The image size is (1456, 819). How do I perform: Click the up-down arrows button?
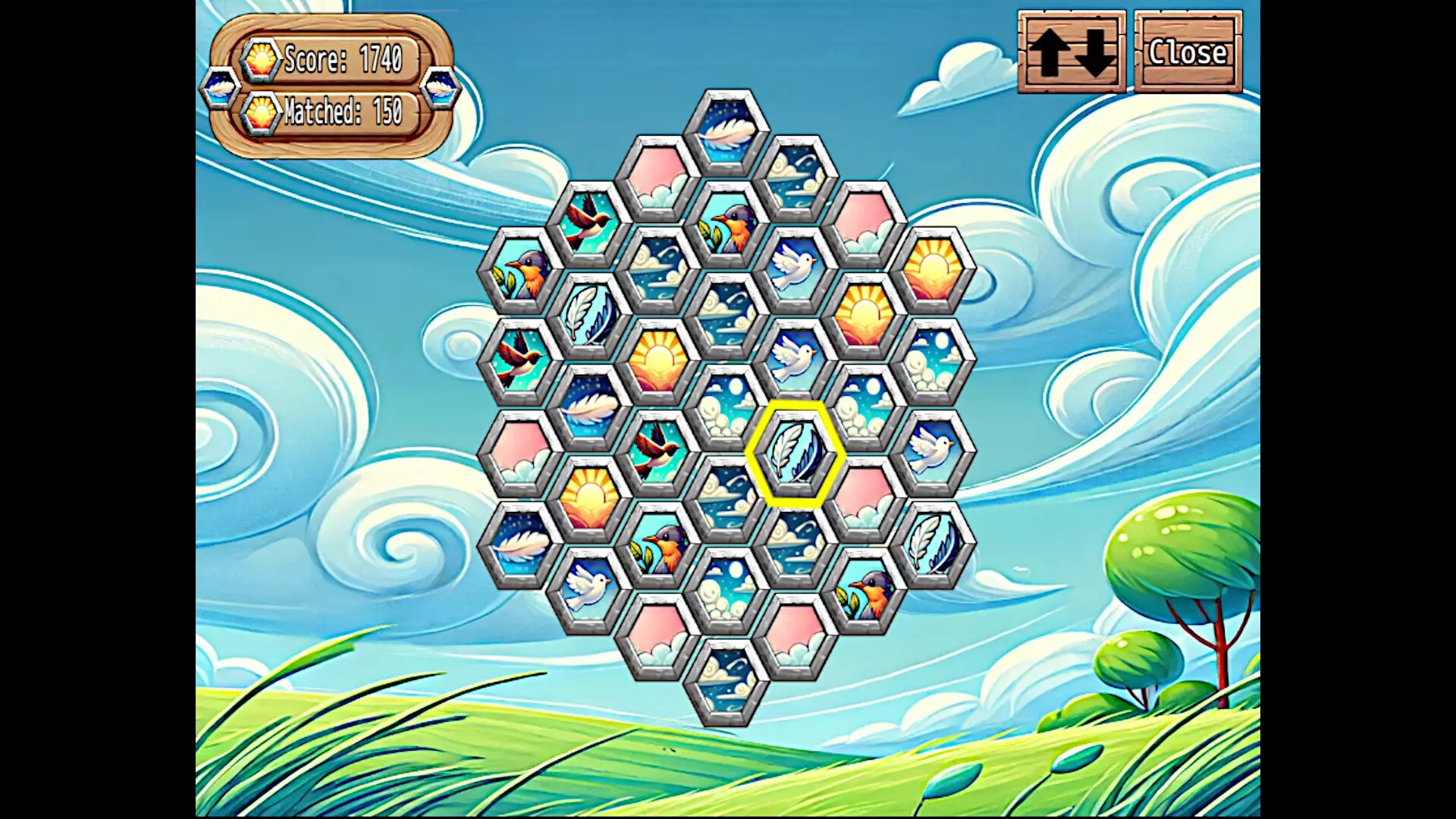(1072, 52)
